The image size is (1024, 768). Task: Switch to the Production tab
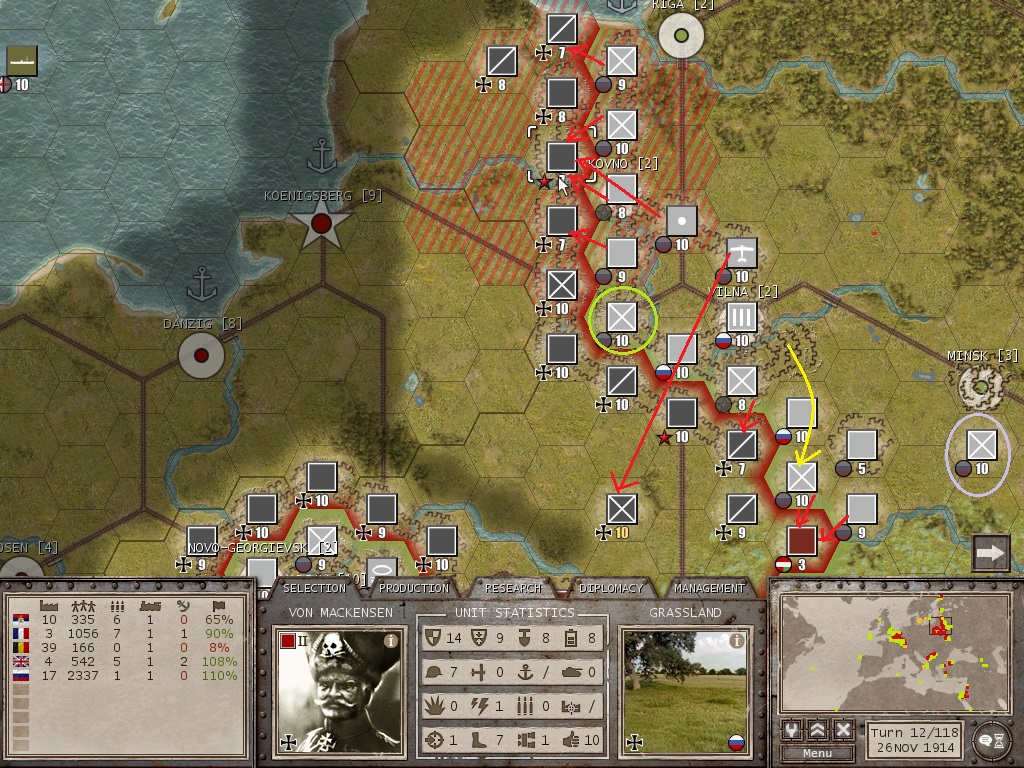(x=414, y=588)
